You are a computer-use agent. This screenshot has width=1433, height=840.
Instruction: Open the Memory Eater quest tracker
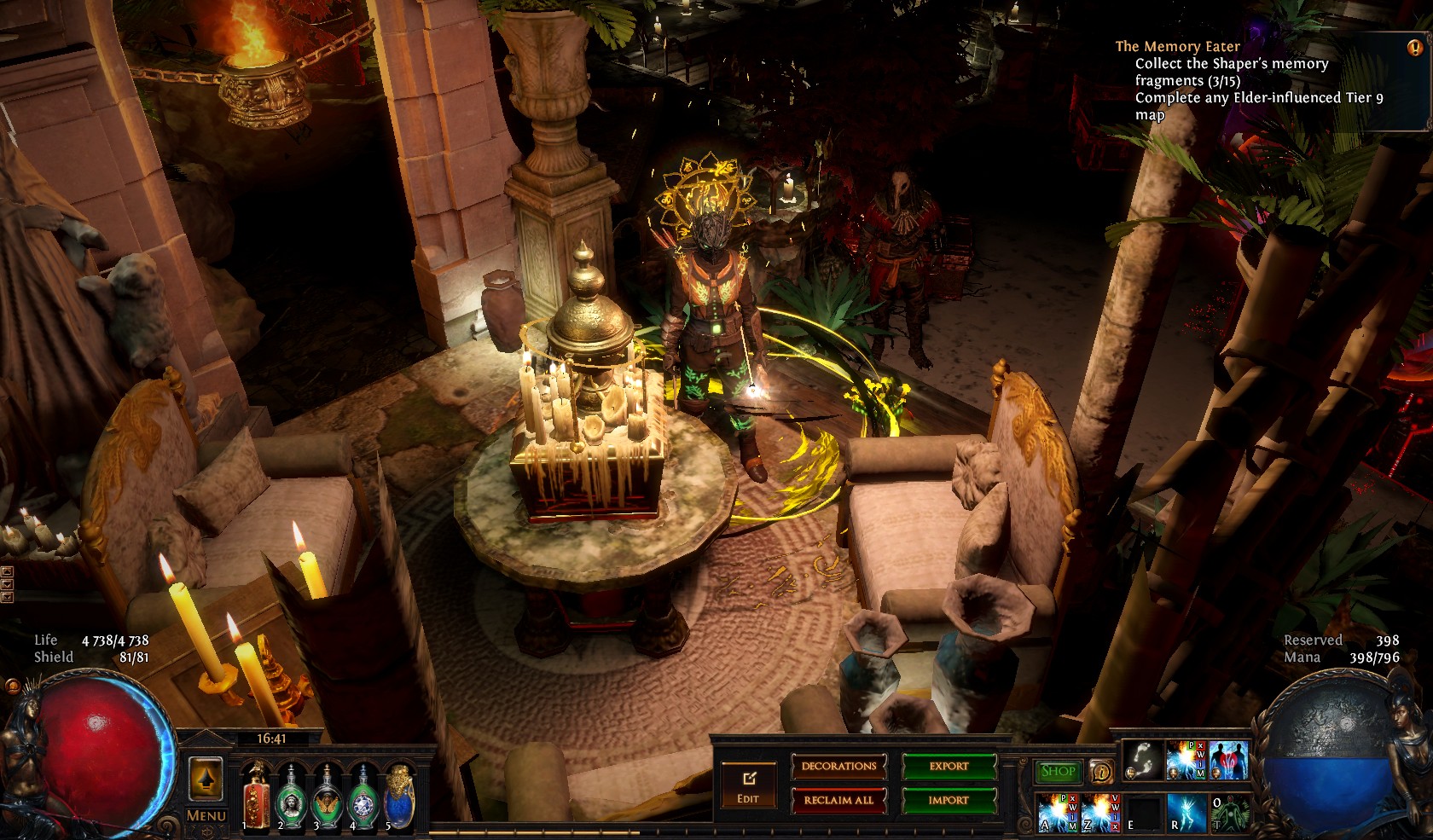click(1177, 47)
